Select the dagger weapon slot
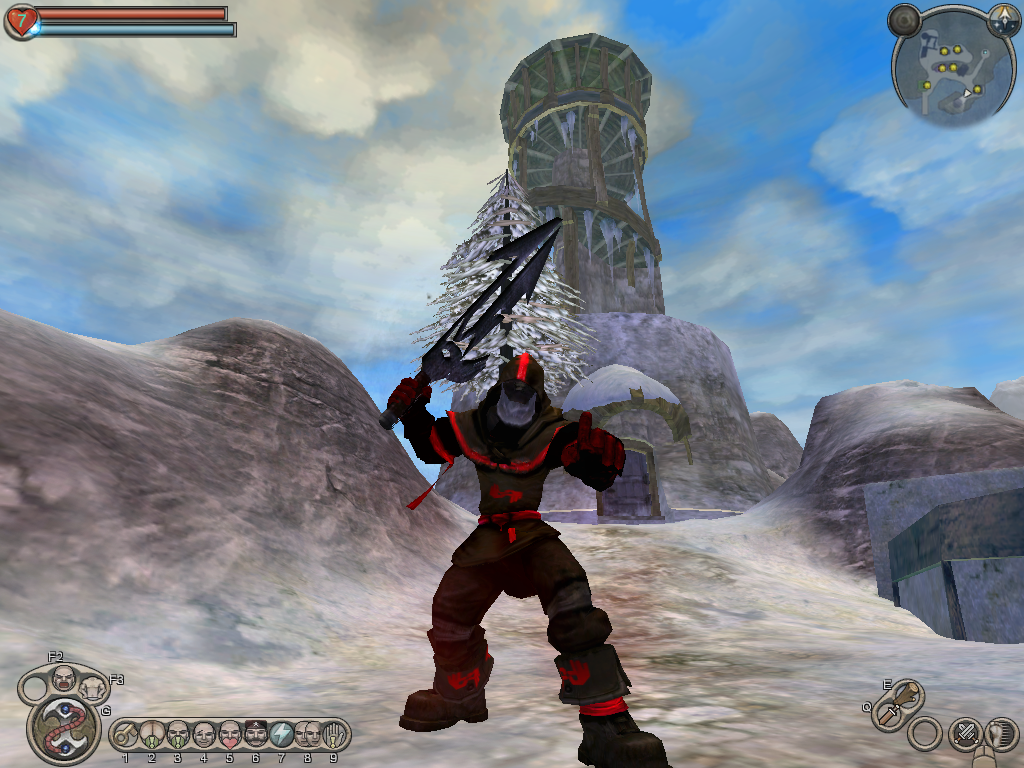This screenshot has width=1024, height=768. pos(888,714)
